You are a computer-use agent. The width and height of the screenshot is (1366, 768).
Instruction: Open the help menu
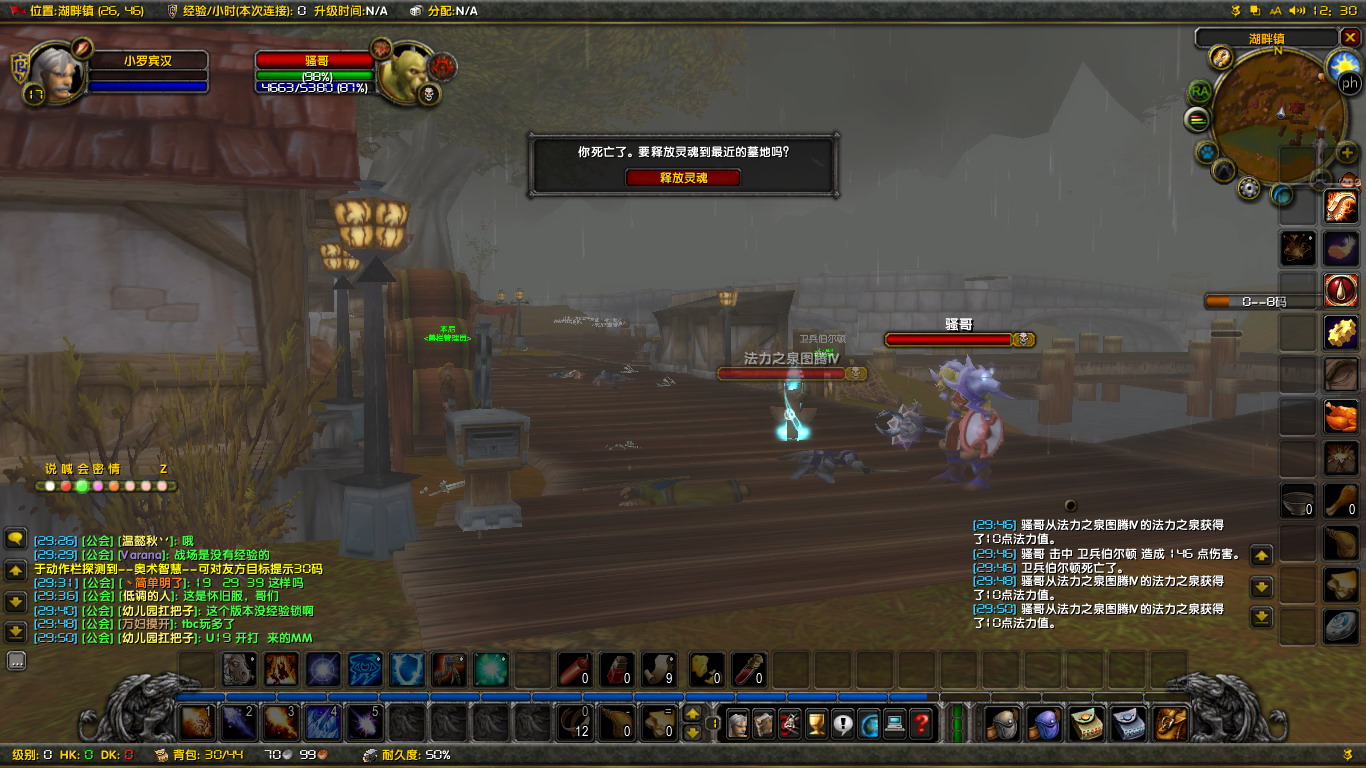[919, 723]
